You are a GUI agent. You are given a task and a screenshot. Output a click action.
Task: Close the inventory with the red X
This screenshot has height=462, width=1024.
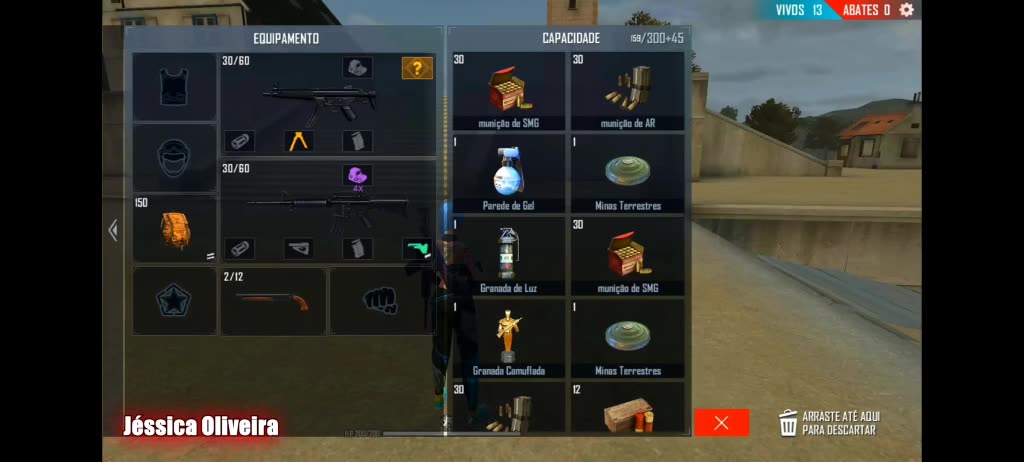pyautogui.click(x=721, y=423)
